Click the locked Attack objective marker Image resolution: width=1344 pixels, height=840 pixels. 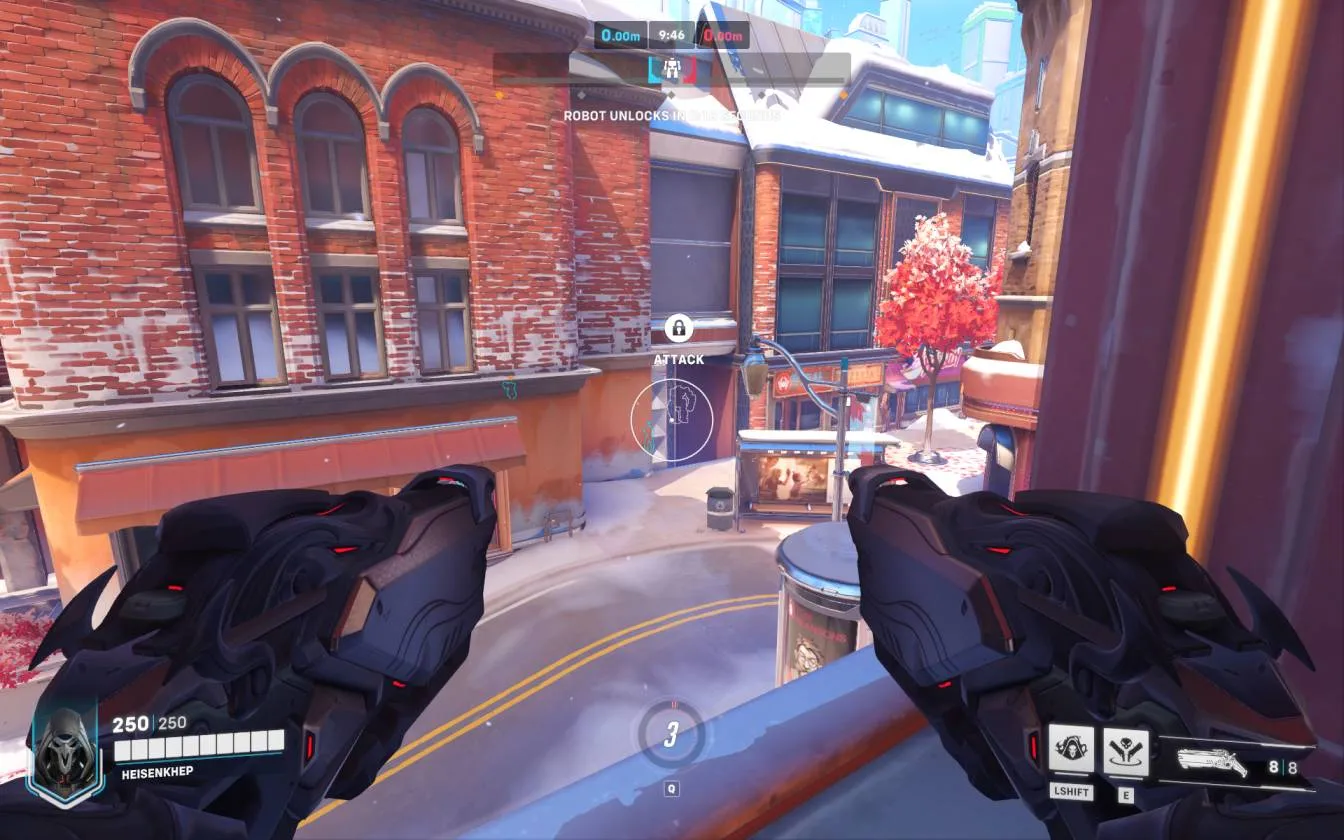point(679,328)
